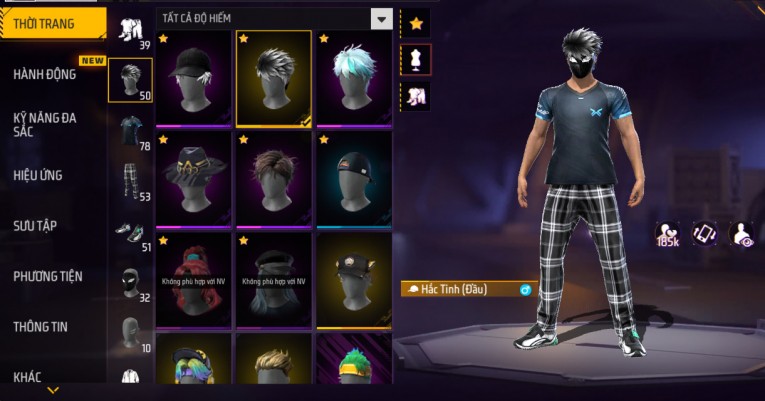Viewport: 765px width, 401px height.
Task: Toggle the star favorites filter
Action: coord(416,22)
